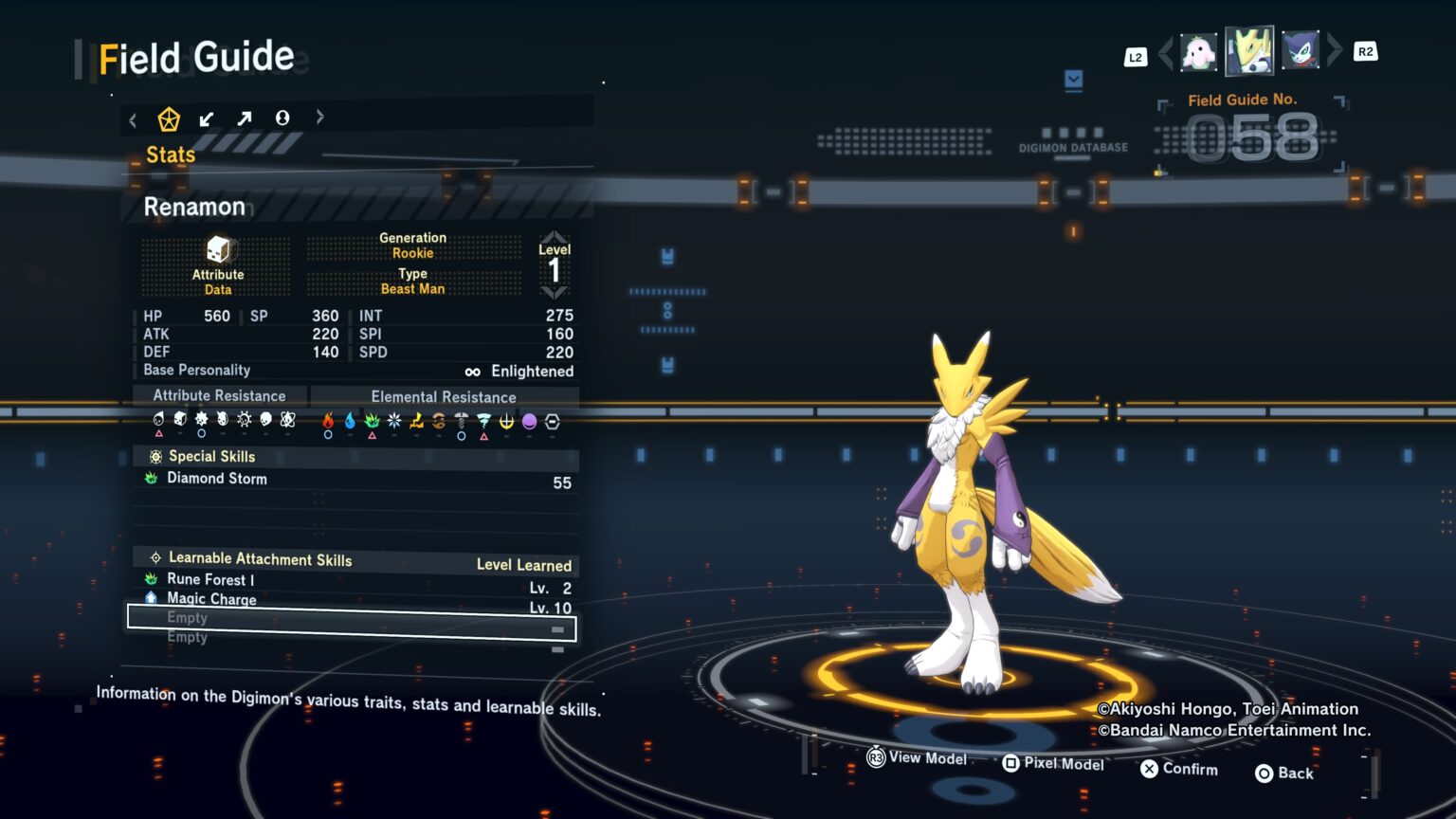Switch to the Attribute Resistance section
This screenshot has width=1456, height=819.
click(x=219, y=395)
